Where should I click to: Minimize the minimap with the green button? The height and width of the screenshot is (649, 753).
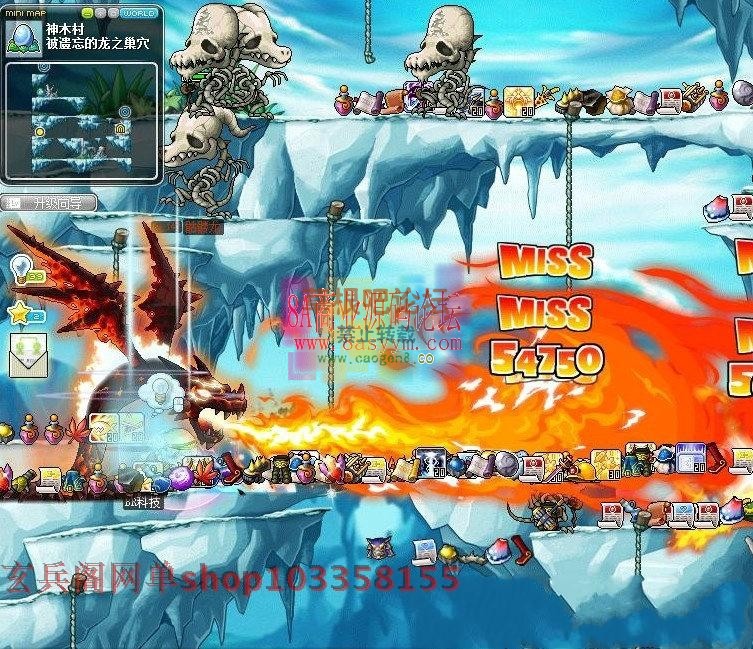point(87,13)
